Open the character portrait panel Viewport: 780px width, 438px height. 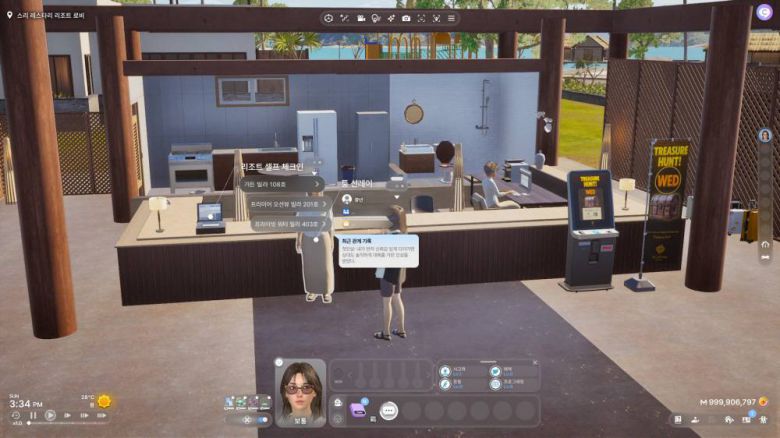point(300,389)
